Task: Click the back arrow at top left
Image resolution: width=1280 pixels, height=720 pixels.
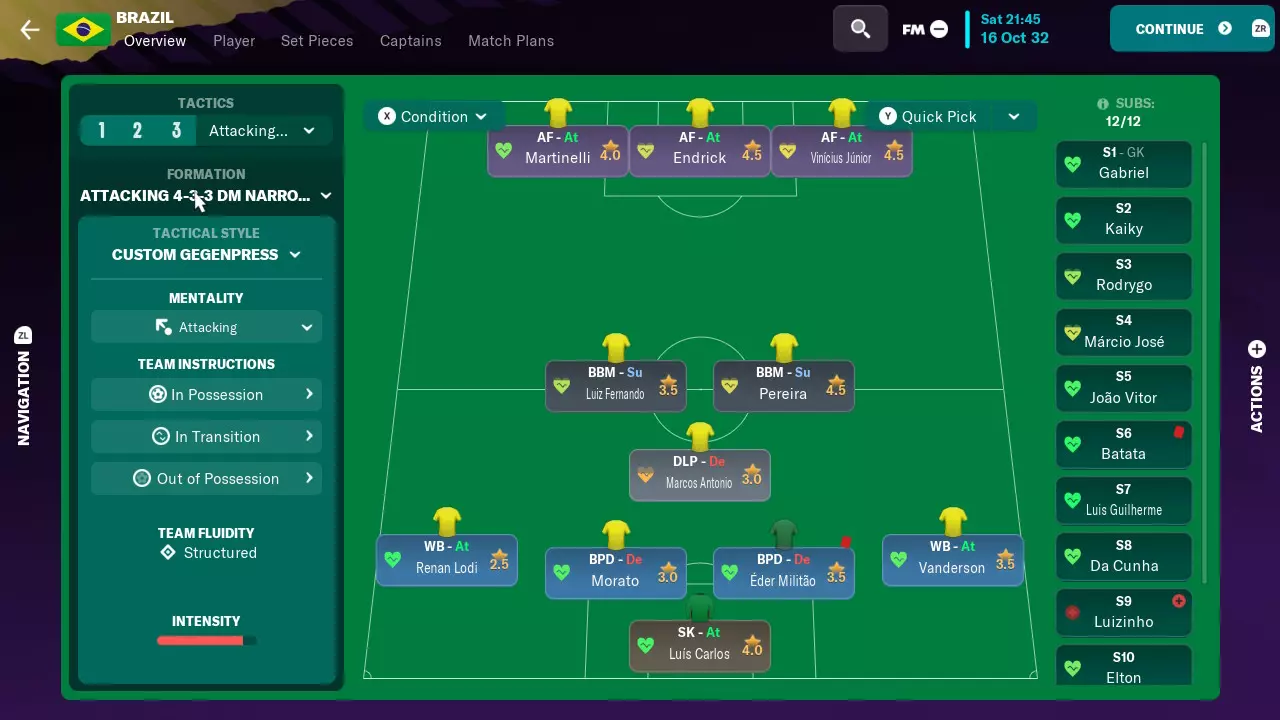Action: [x=29, y=29]
